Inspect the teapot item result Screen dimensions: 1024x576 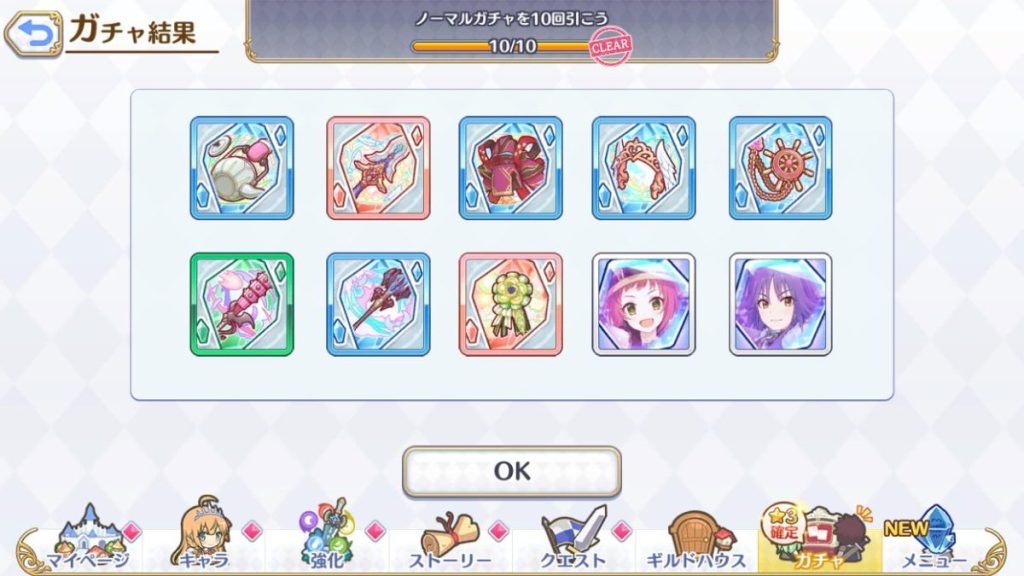[242, 168]
